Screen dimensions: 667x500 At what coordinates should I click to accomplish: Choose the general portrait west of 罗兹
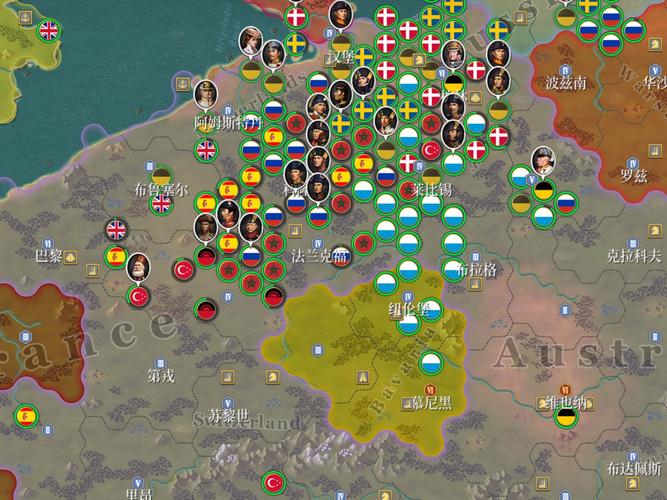(x=543, y=160)
